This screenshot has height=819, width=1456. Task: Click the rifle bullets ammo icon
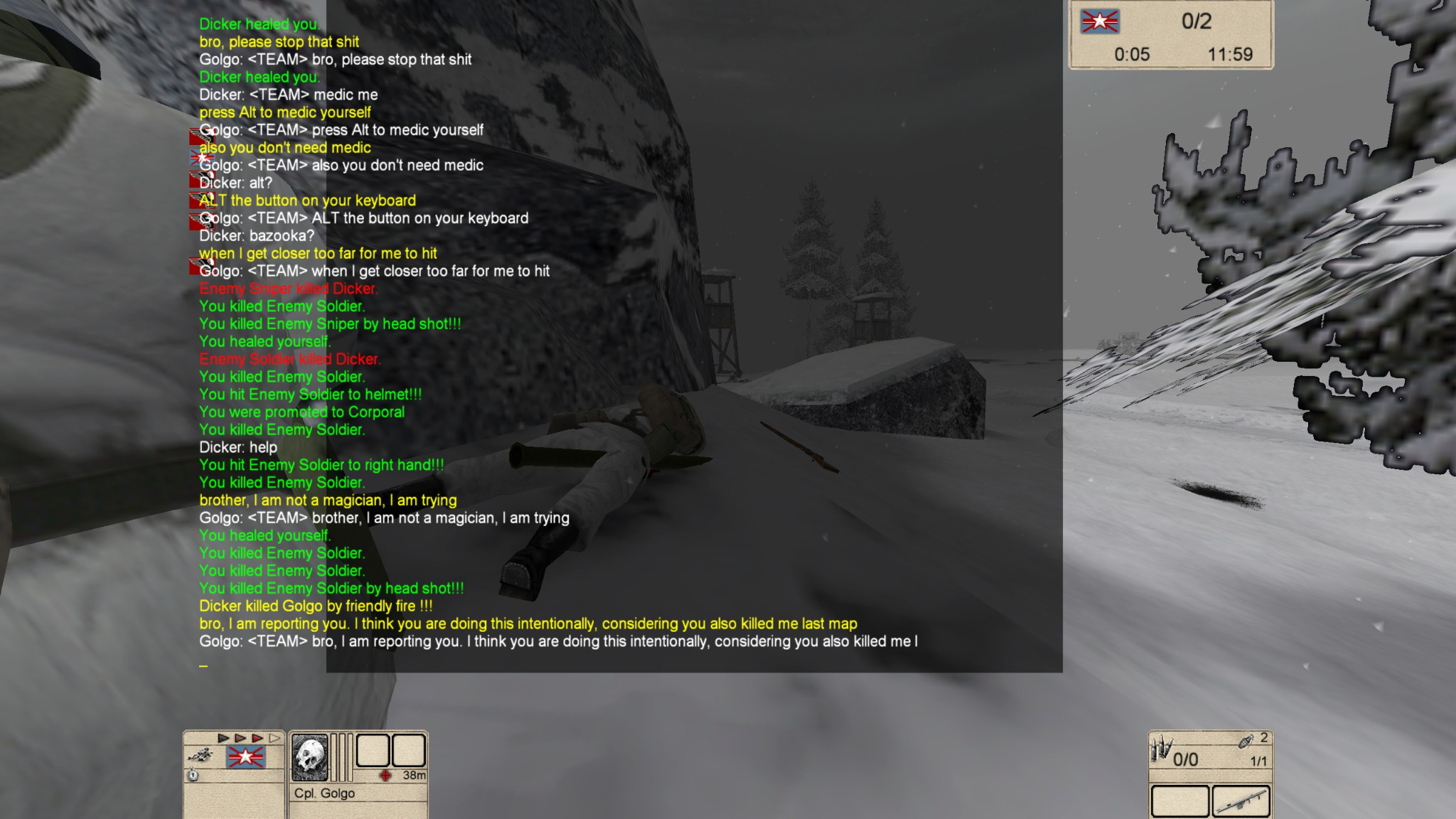coord(1161,749)
